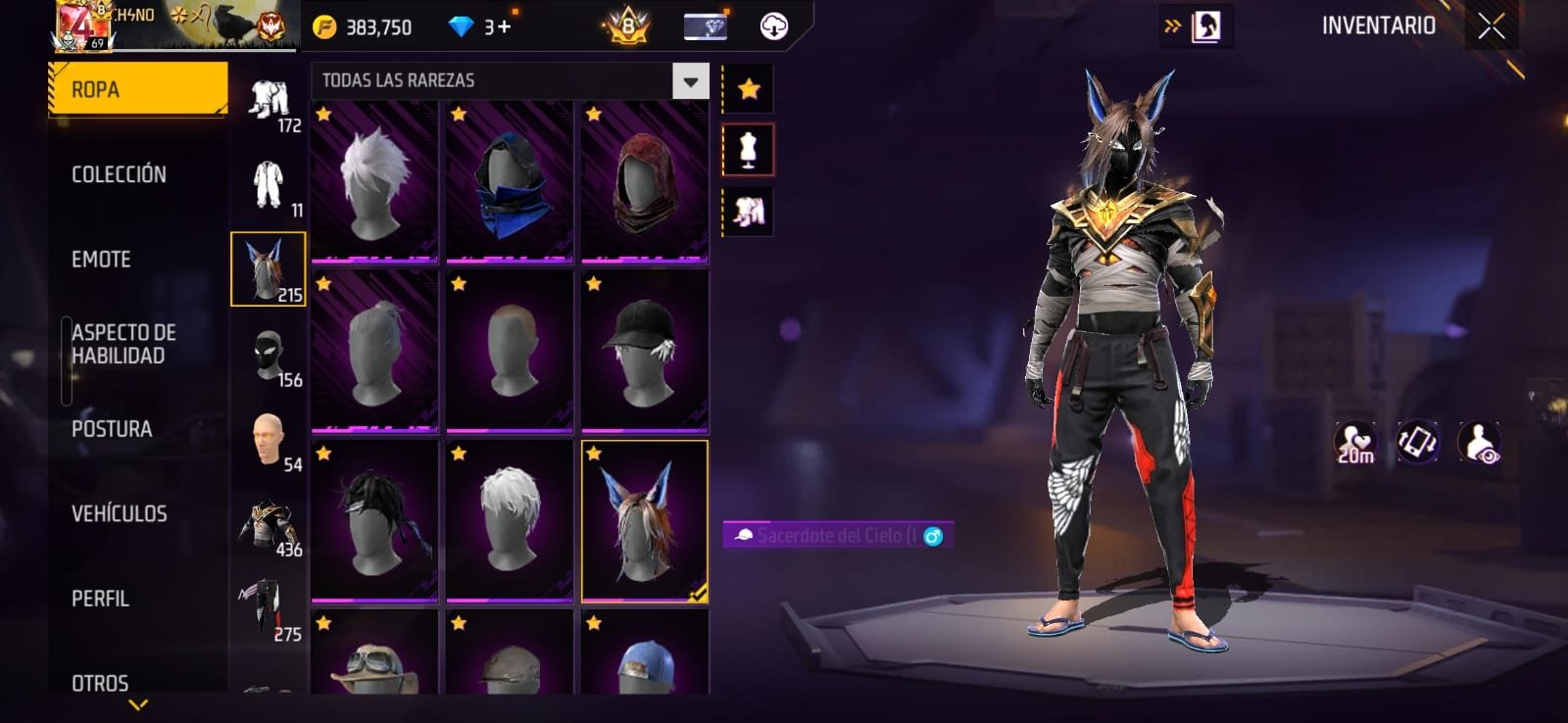The height and width of the screenshot is (723, 1568).
Task: Click the mannequin filter icon
Action: pos(748,150)
